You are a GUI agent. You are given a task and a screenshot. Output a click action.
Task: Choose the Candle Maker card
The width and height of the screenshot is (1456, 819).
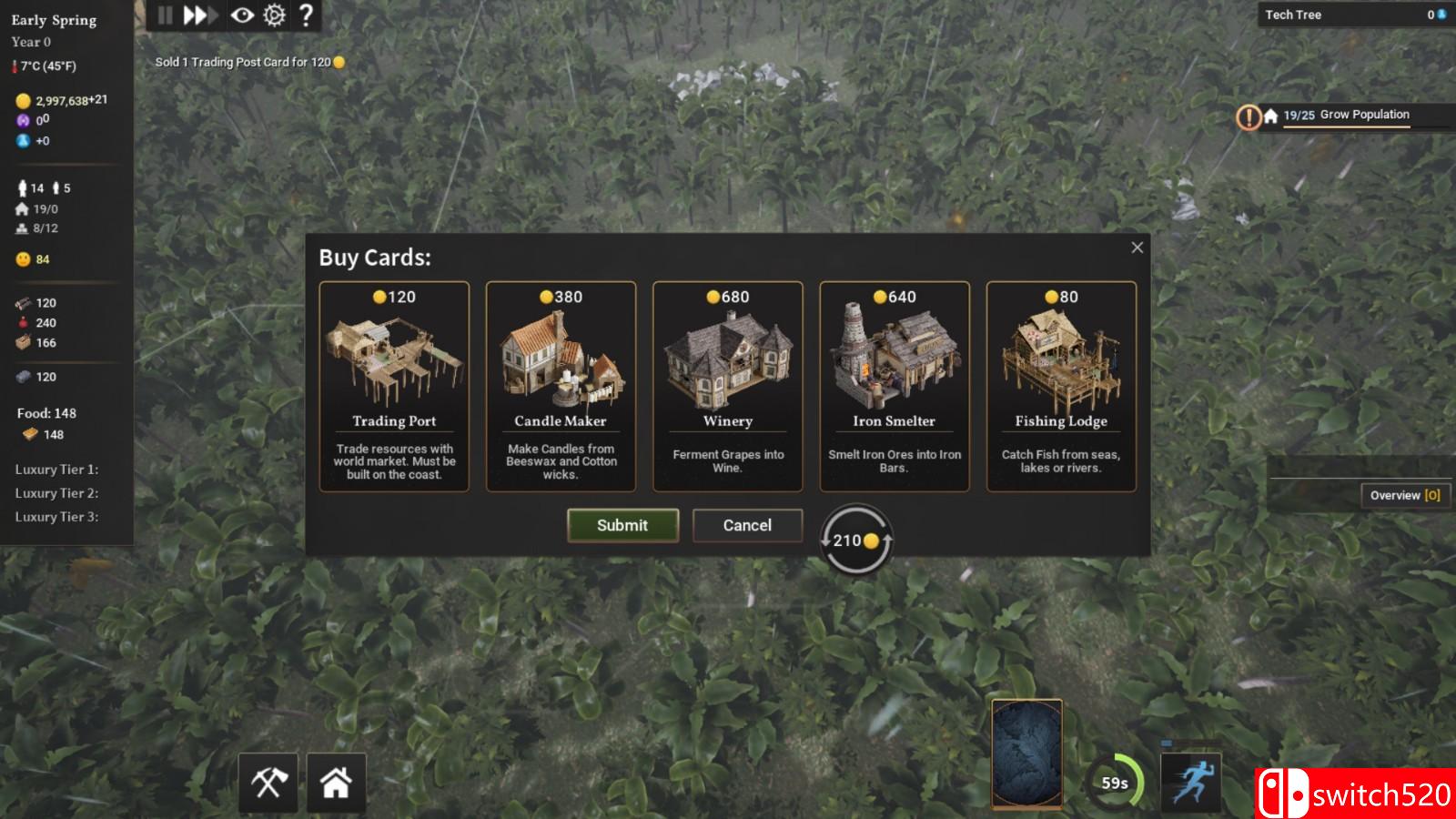[x=561, y=386]
